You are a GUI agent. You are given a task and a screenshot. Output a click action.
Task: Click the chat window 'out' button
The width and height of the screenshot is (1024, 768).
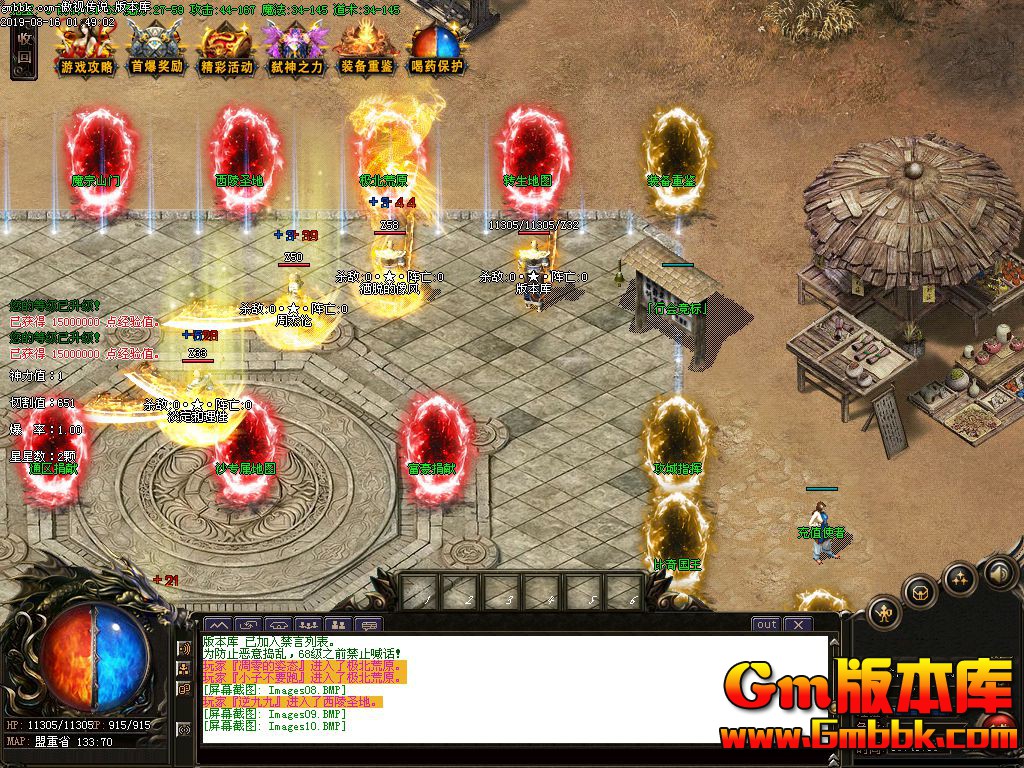click(x=766, y=624)
